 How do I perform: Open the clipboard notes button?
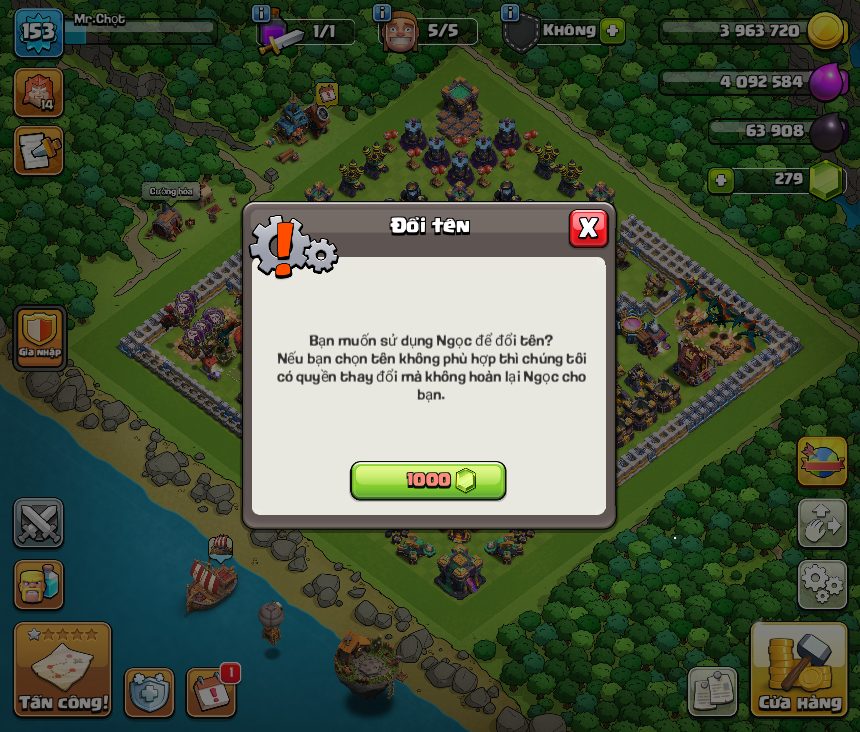point(712,691)
